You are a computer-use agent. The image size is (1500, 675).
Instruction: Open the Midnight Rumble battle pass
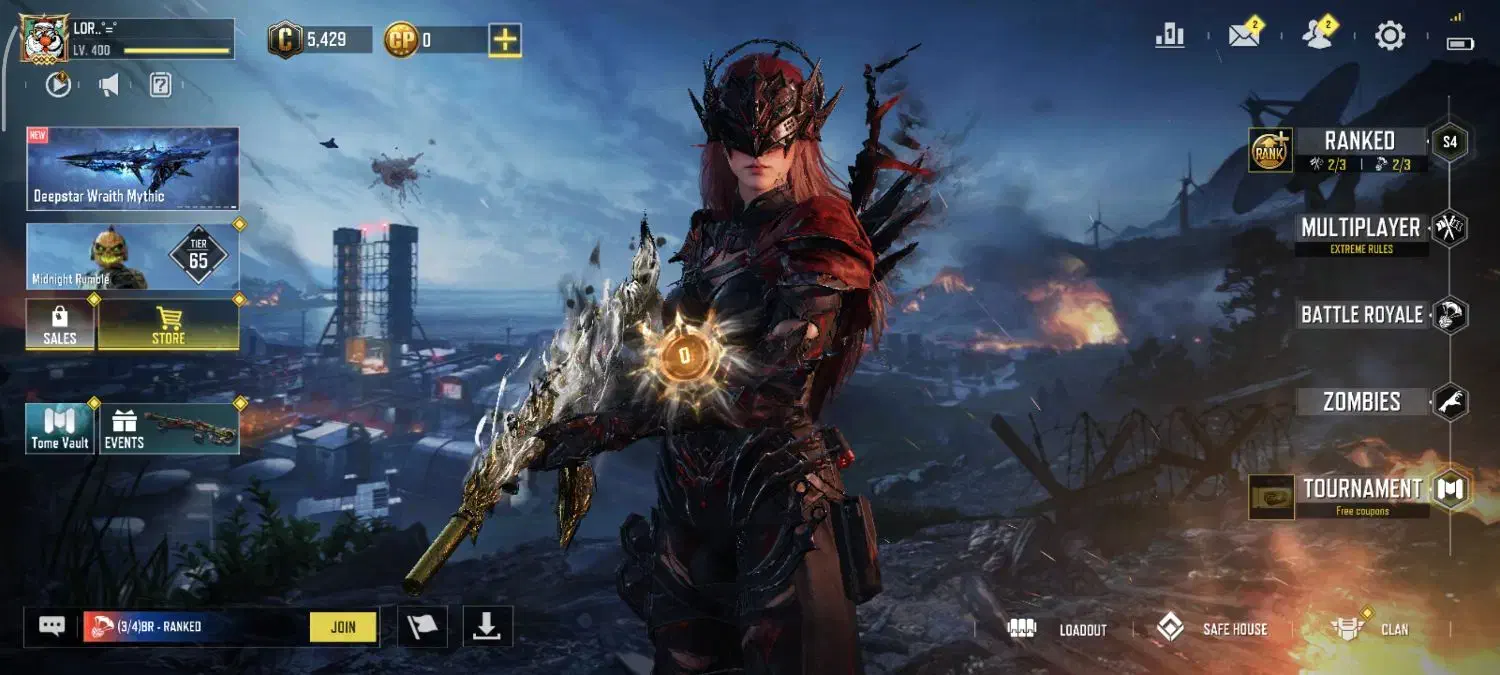click(133, 257)
